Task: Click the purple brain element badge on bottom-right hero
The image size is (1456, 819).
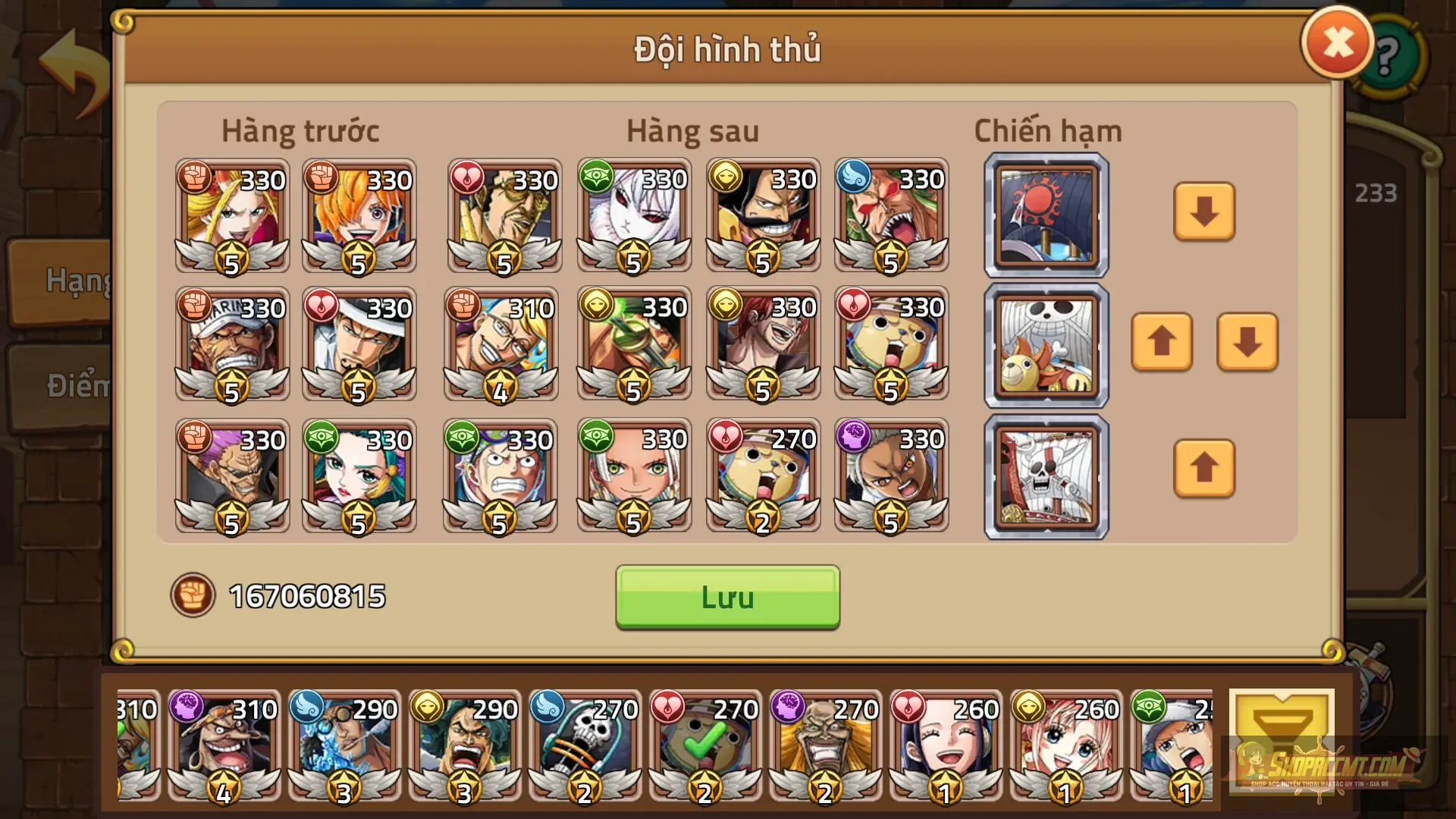Action: coord(855,438)
